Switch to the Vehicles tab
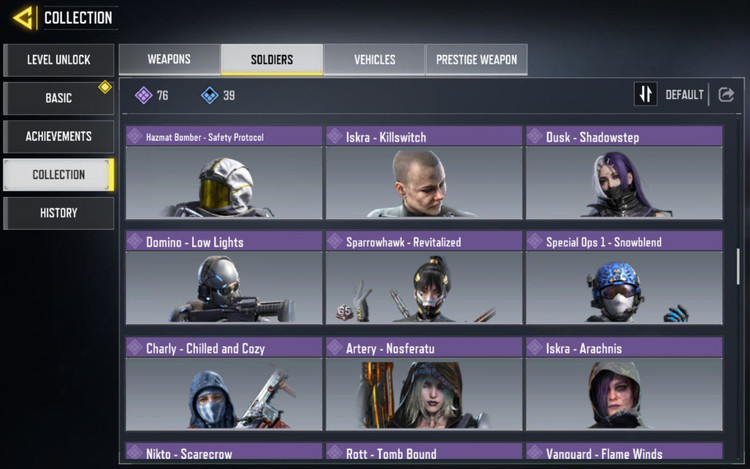This screenshot has height=469, width=750. [x=374, y=60]
